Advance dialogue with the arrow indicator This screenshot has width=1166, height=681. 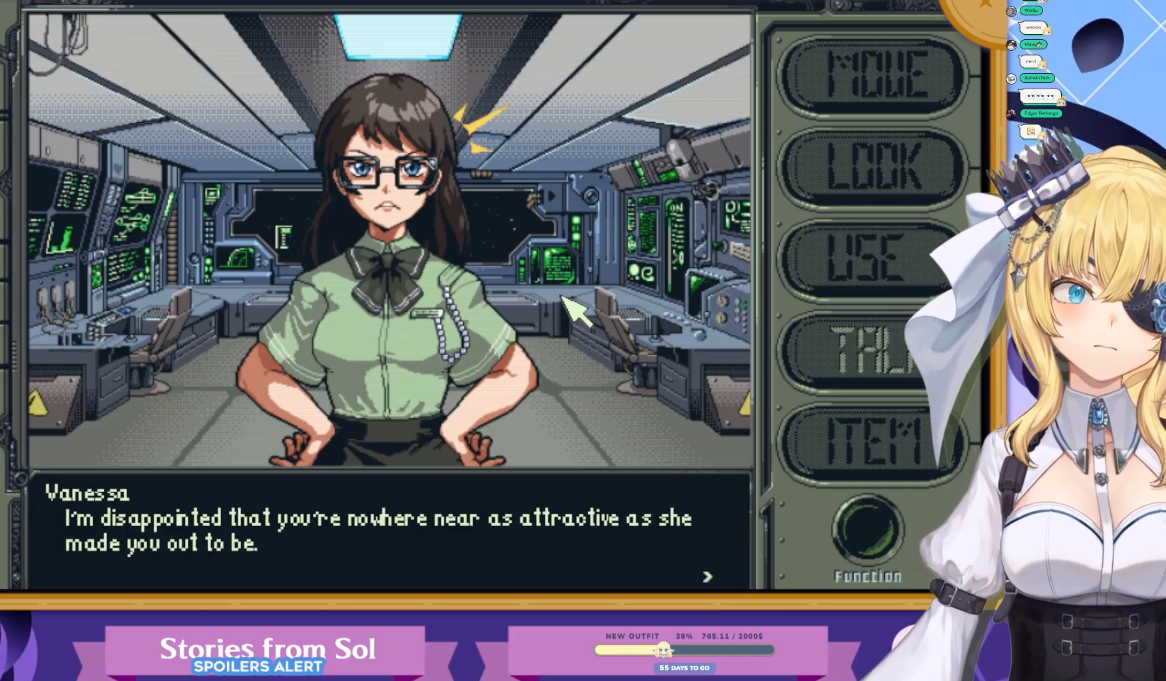point(708,577)
